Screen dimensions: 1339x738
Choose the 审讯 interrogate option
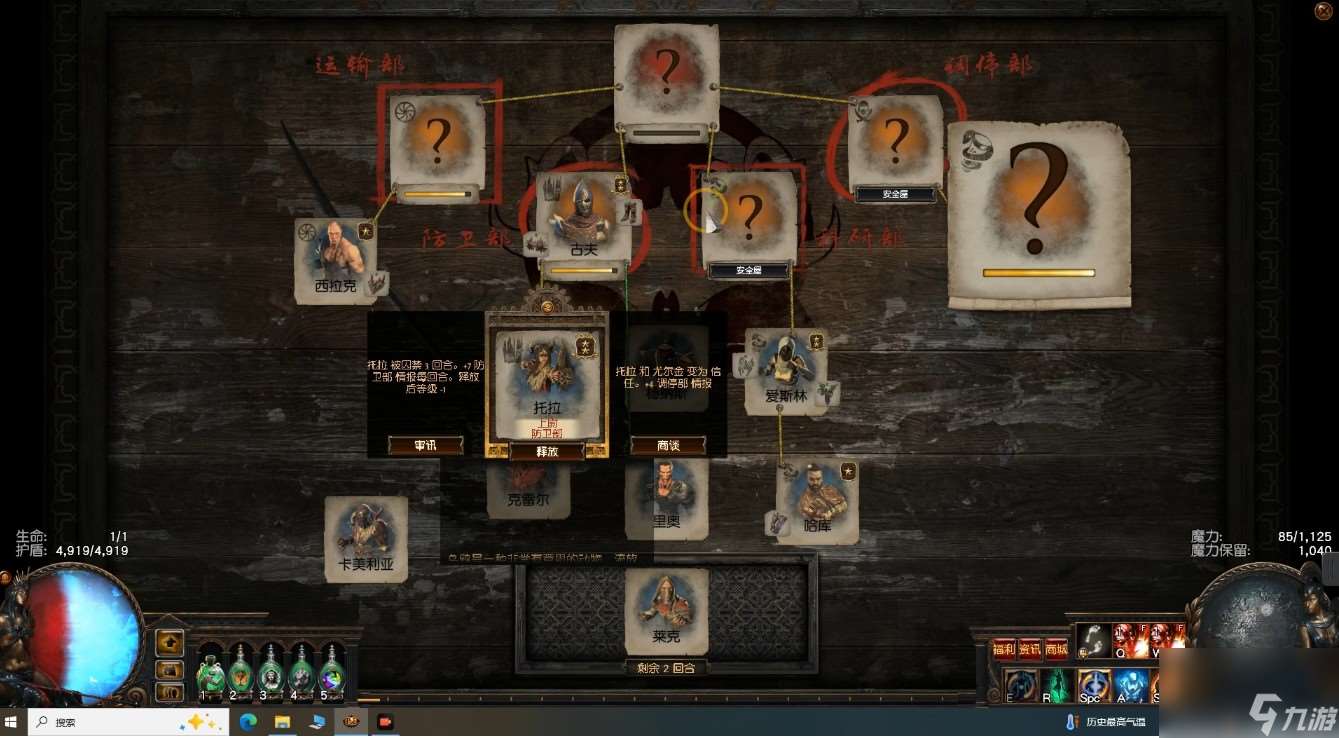425,445
